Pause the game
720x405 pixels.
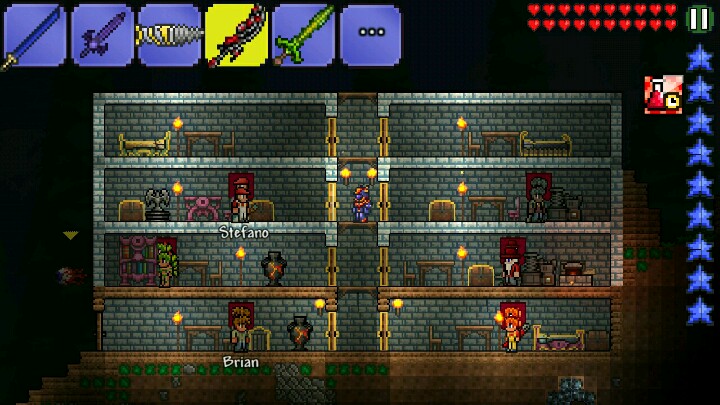[x=700, y=19]
